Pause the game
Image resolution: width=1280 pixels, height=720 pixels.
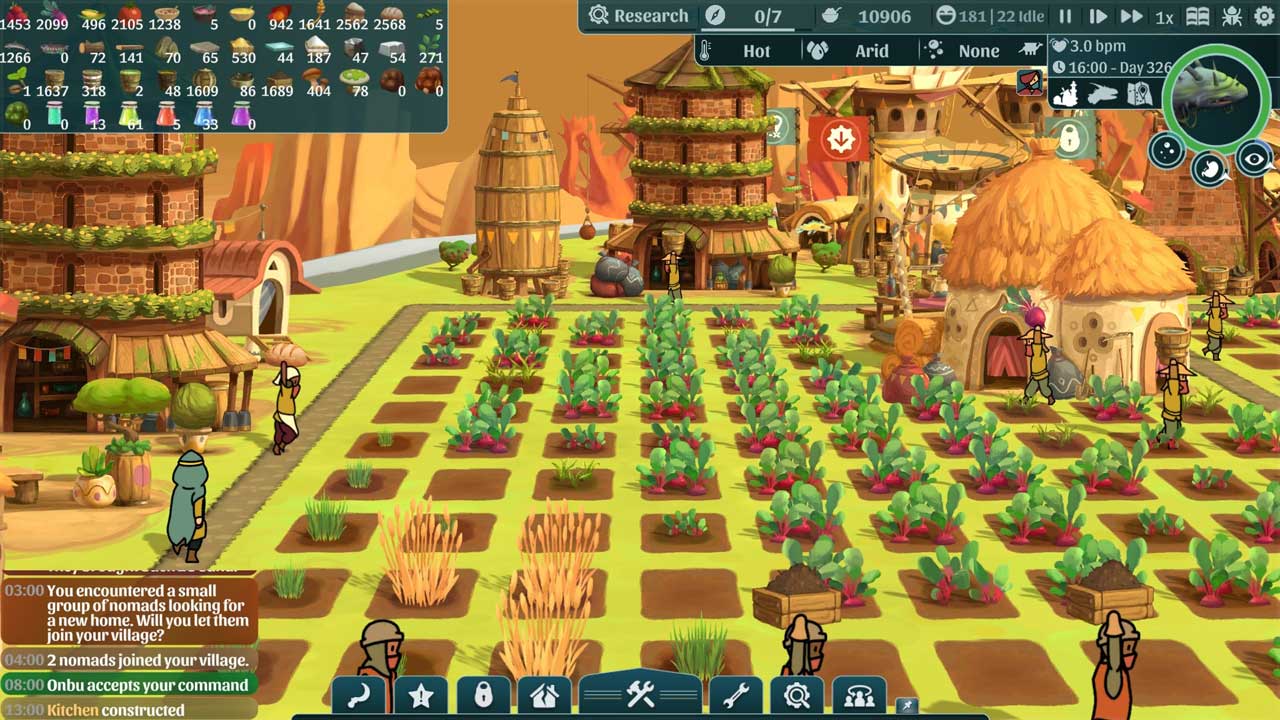pyautogui.click(x=1065, y=17)
